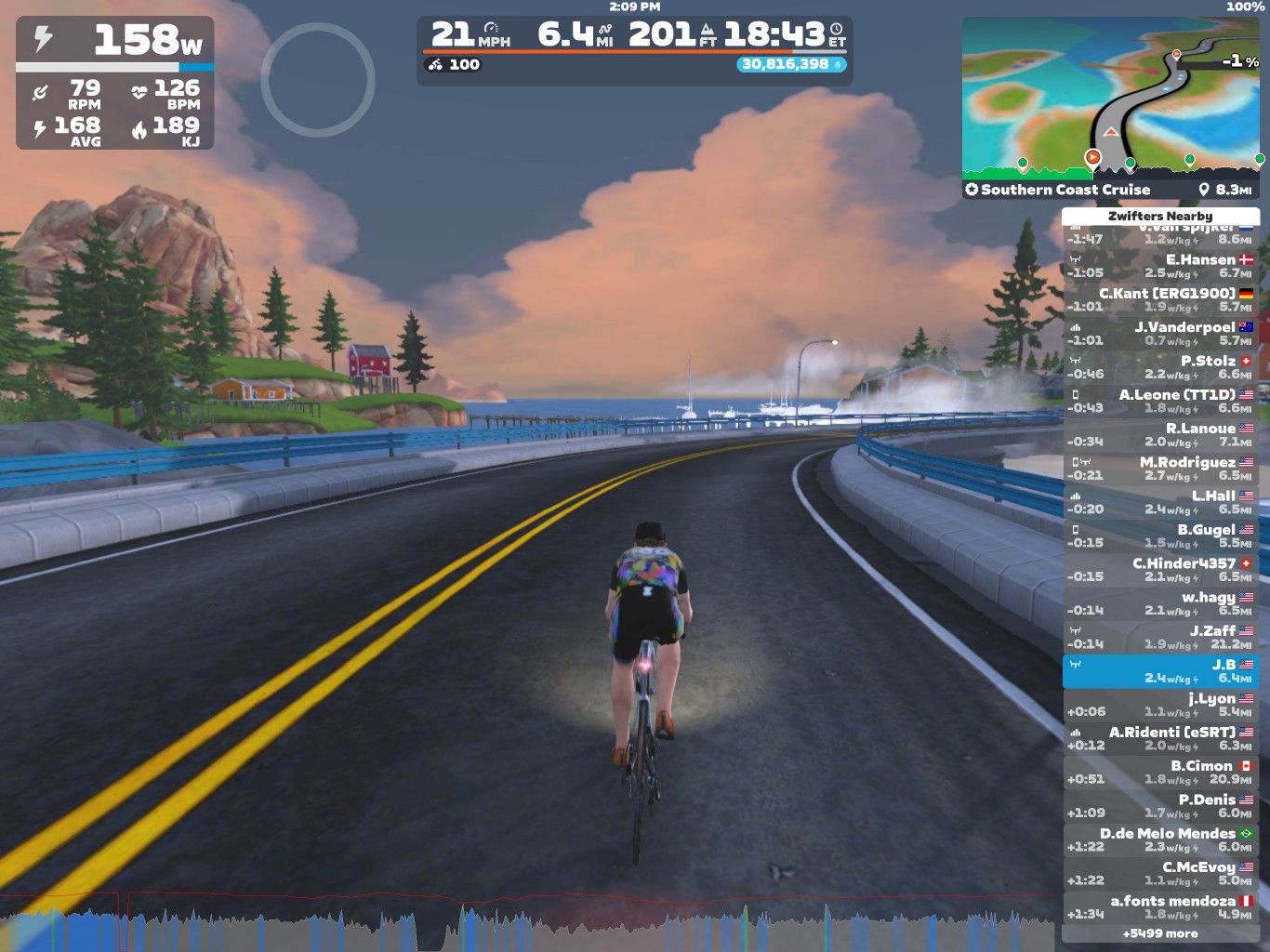1270x952 pixels.
Task: Select E.Hansen in the nearby riders list
Action: click(1159, 266)
